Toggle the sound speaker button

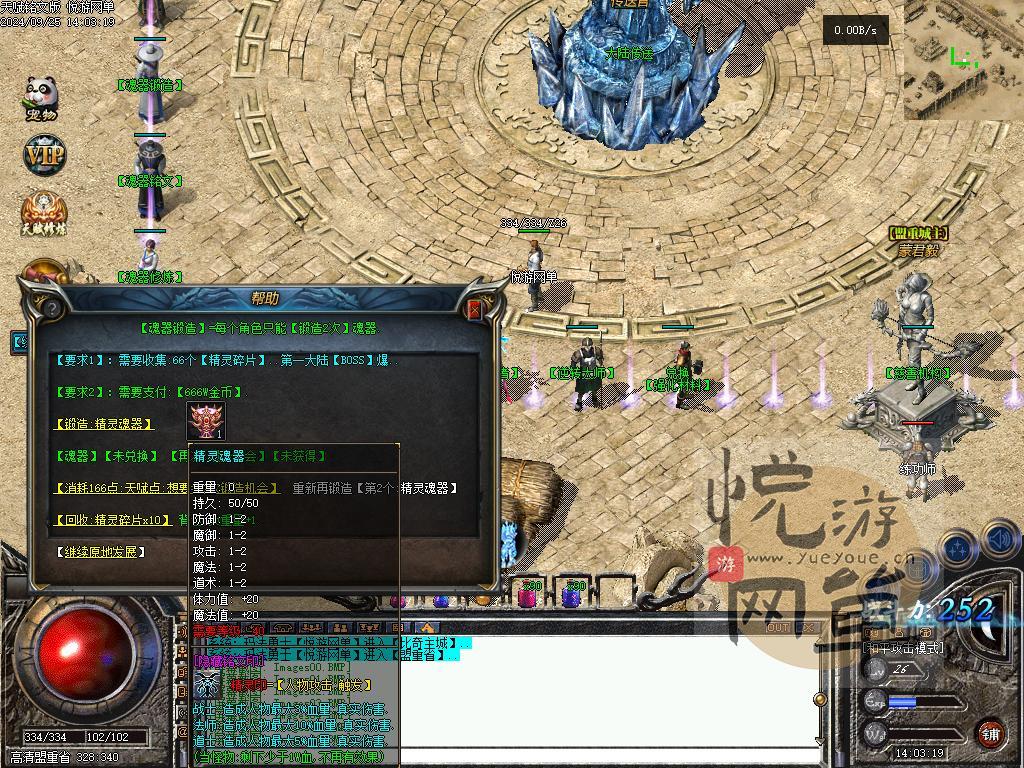1000,542
